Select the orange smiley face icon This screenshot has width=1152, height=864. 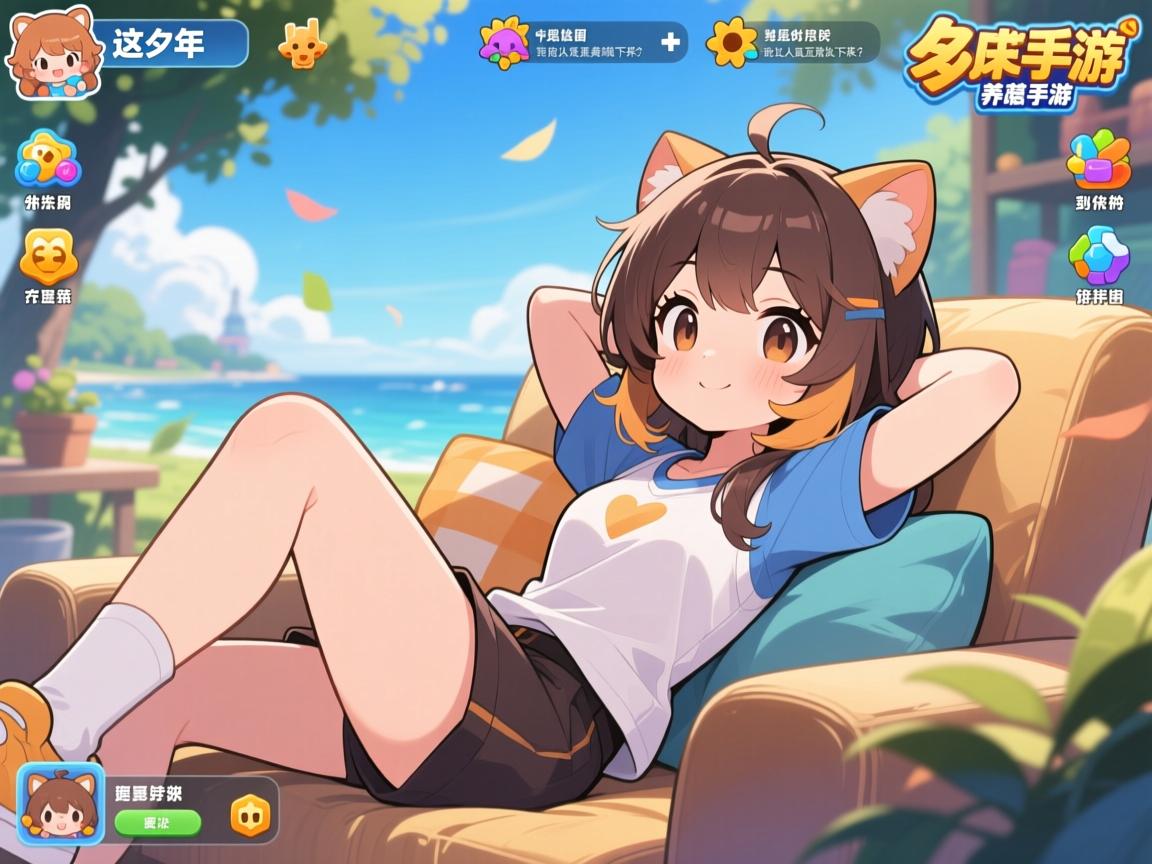48,256
